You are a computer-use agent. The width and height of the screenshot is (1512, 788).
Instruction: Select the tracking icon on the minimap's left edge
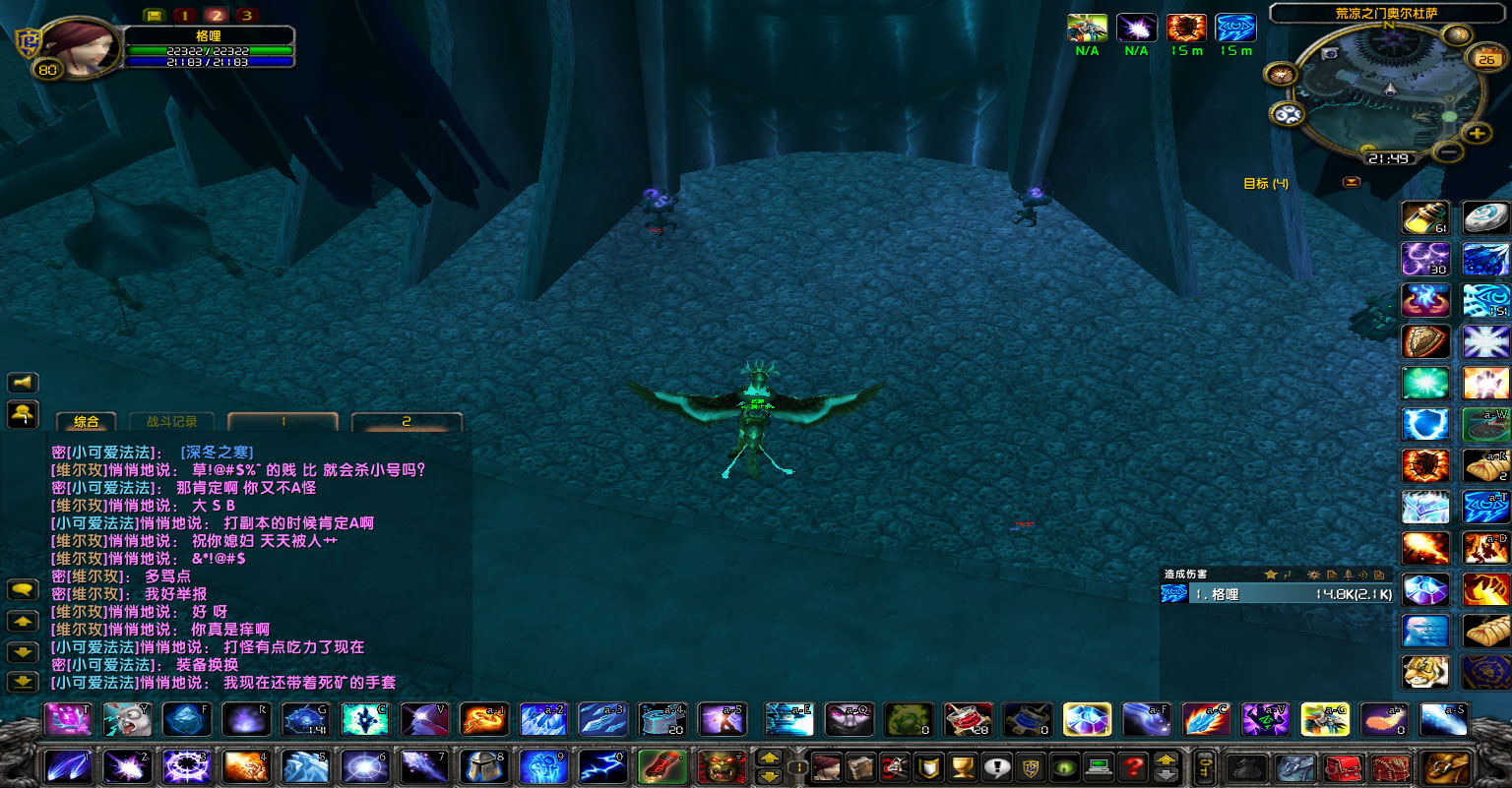coord(1281,75)
